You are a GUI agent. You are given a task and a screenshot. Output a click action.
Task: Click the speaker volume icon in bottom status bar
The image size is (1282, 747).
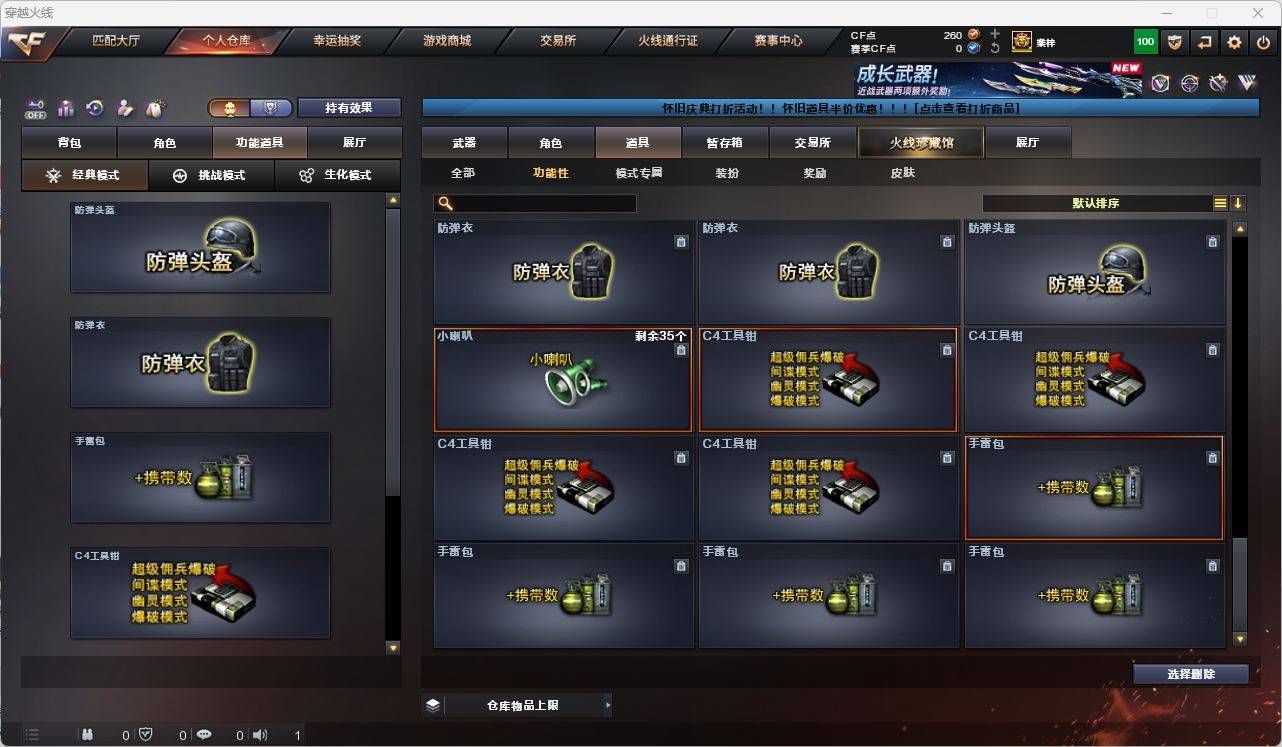click(x=260, y=734)
